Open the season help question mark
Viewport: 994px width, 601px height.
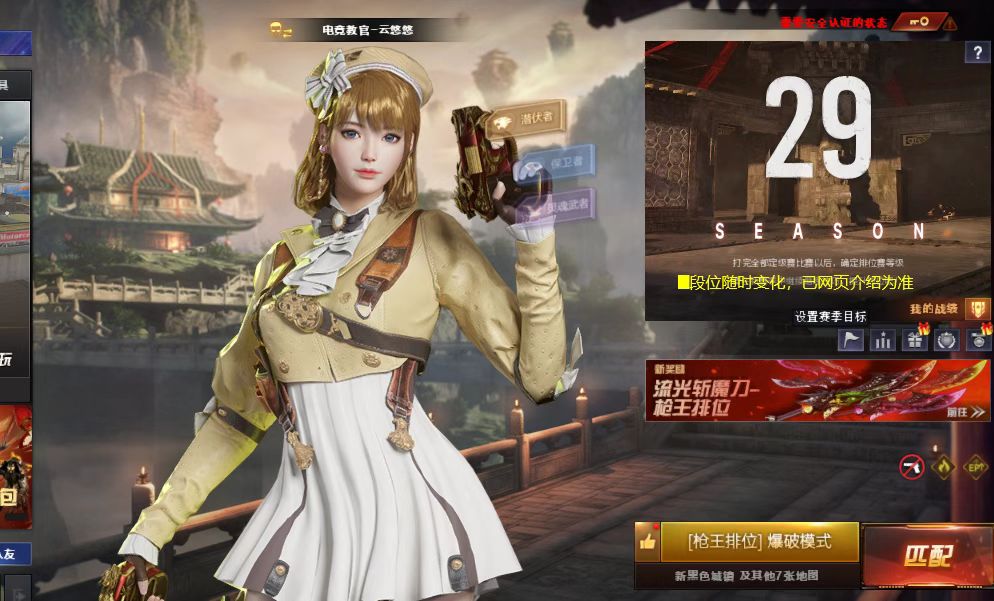point(977,53)
